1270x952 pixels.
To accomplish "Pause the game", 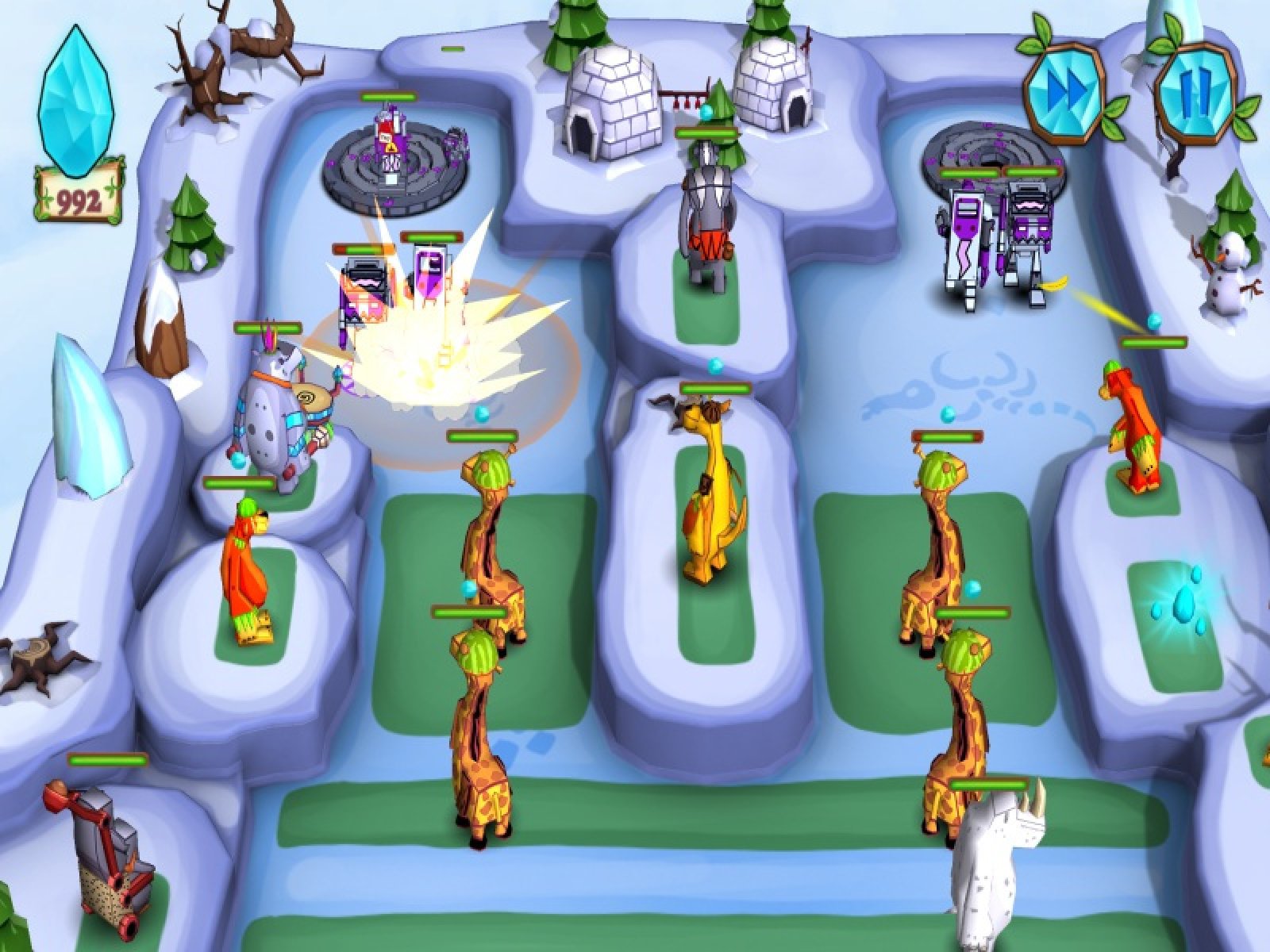I will (1193, 80).
